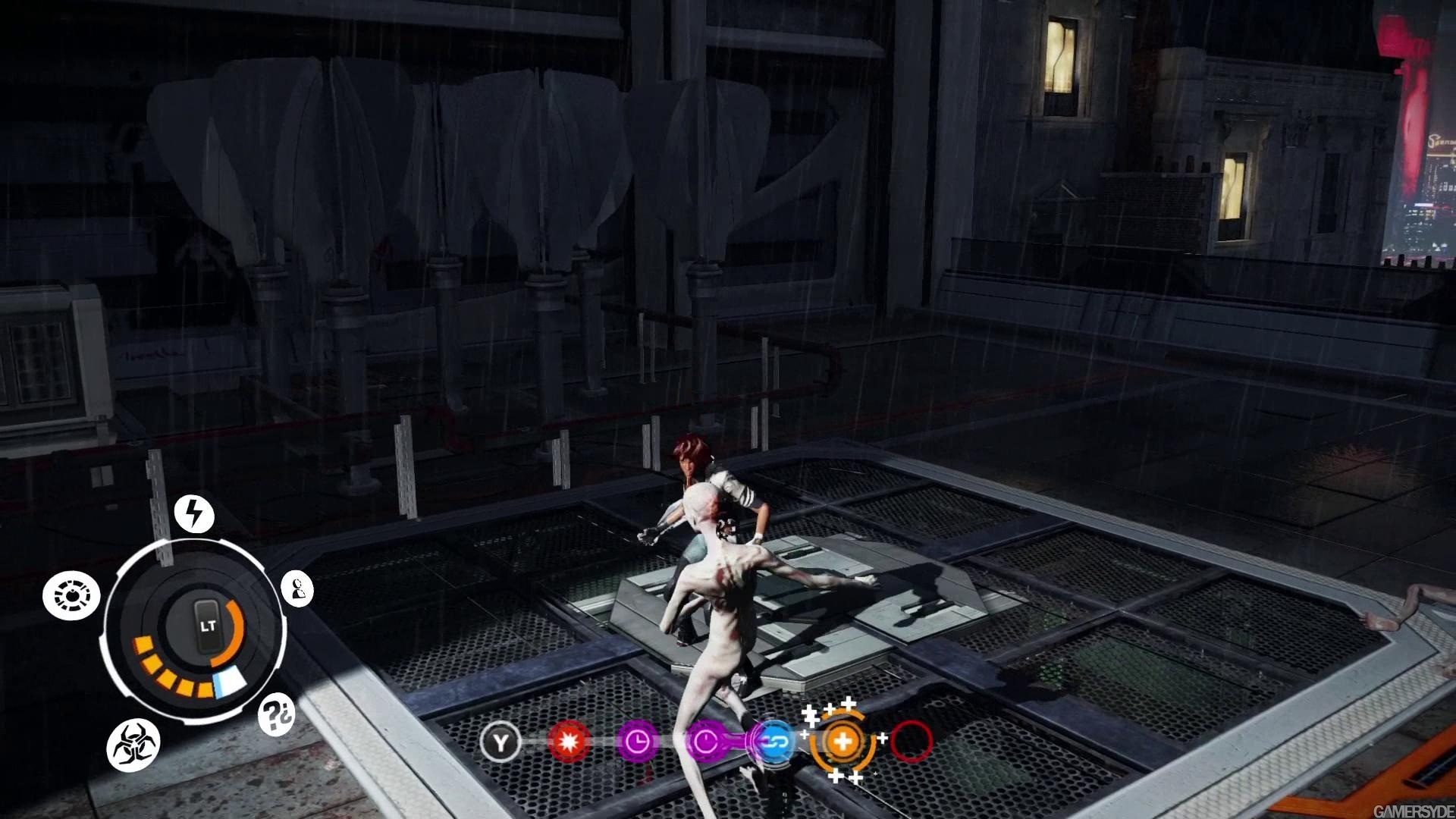Activate the biohazard symbol S-Pressen

pos(133,745)
